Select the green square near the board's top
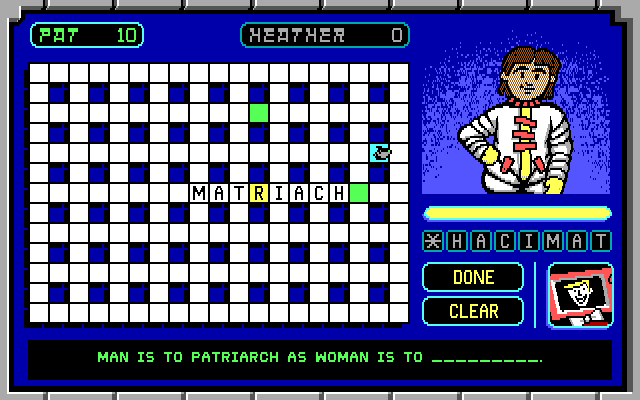 [x=259, y=113]
